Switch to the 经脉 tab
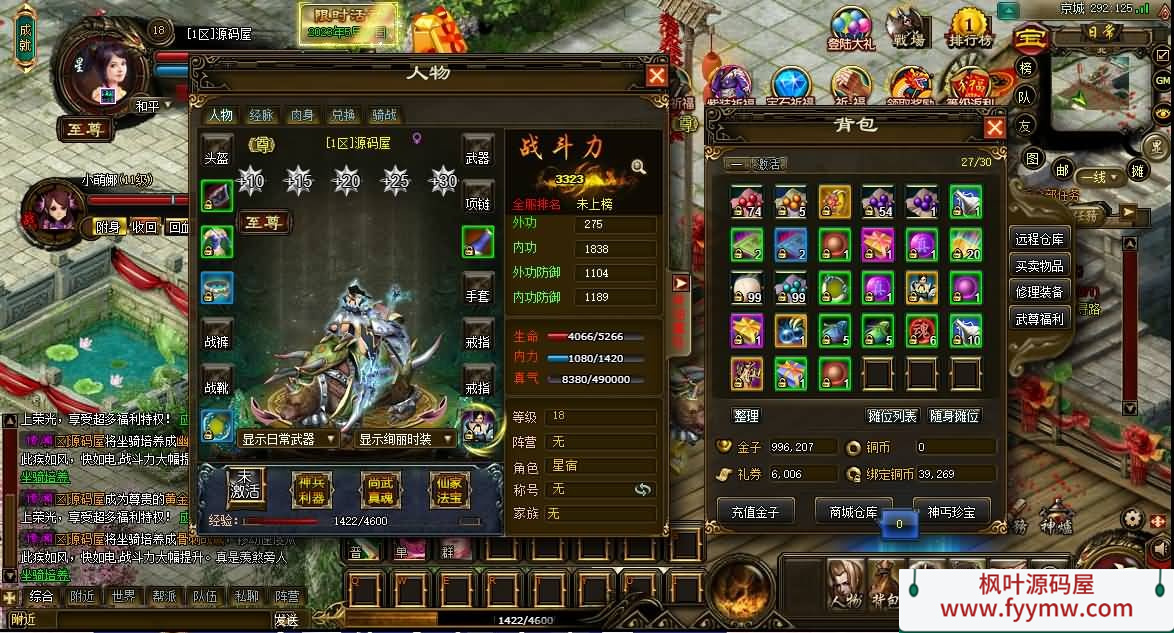1174x633 pixels. click(x=261, y=115)
